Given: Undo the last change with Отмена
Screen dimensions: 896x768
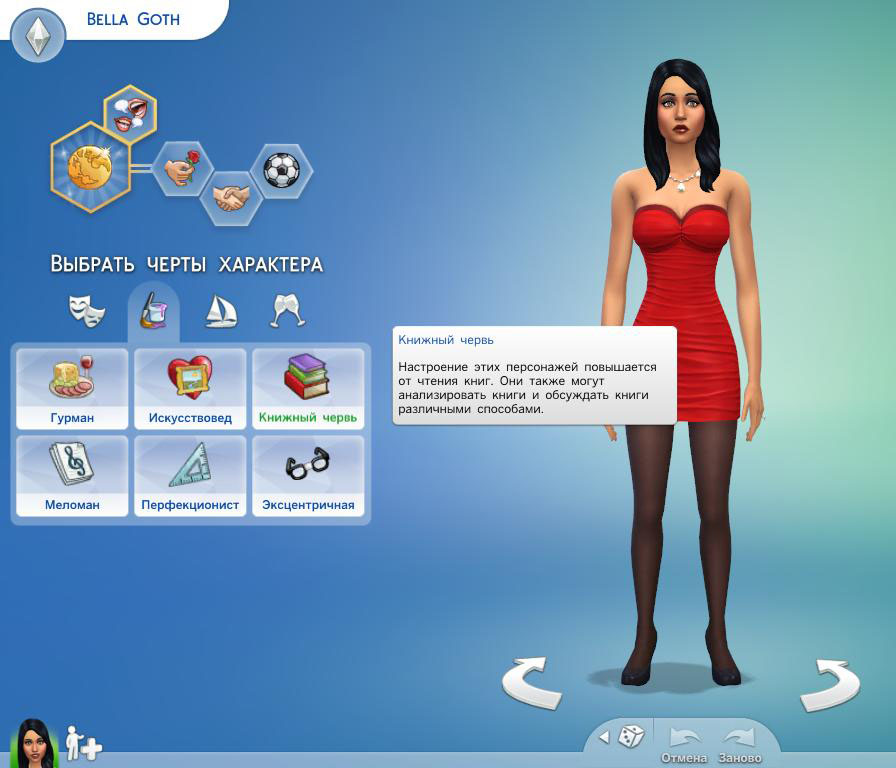Looking at the screenshot, I should (x=684, y=744).
